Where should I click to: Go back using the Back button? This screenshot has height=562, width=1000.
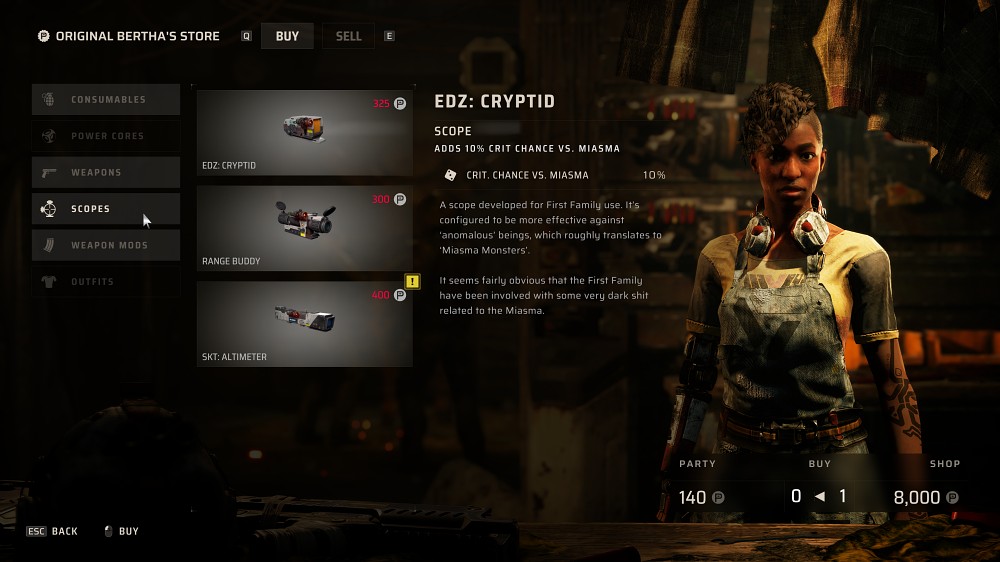53,531
